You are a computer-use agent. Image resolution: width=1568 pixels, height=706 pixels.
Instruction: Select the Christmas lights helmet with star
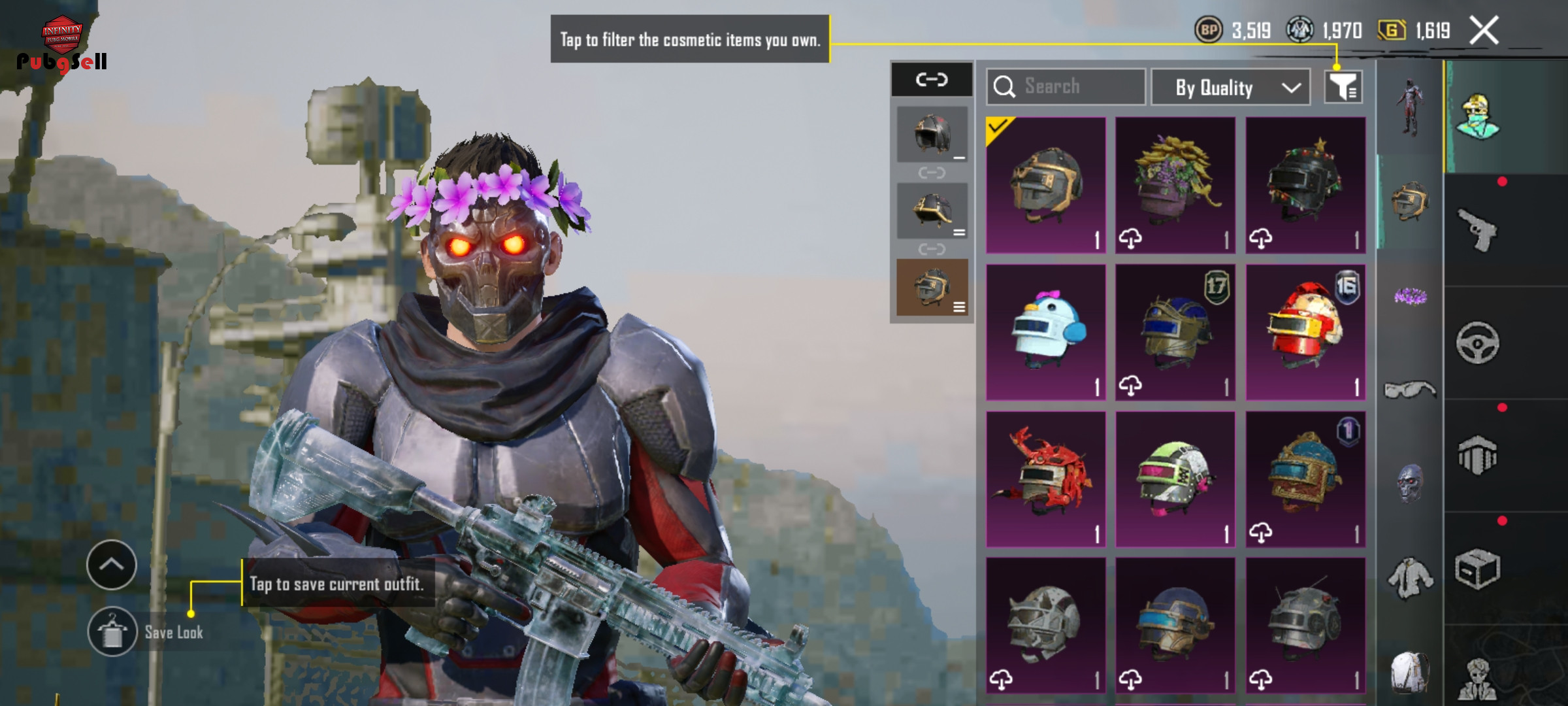[1305, 185]
